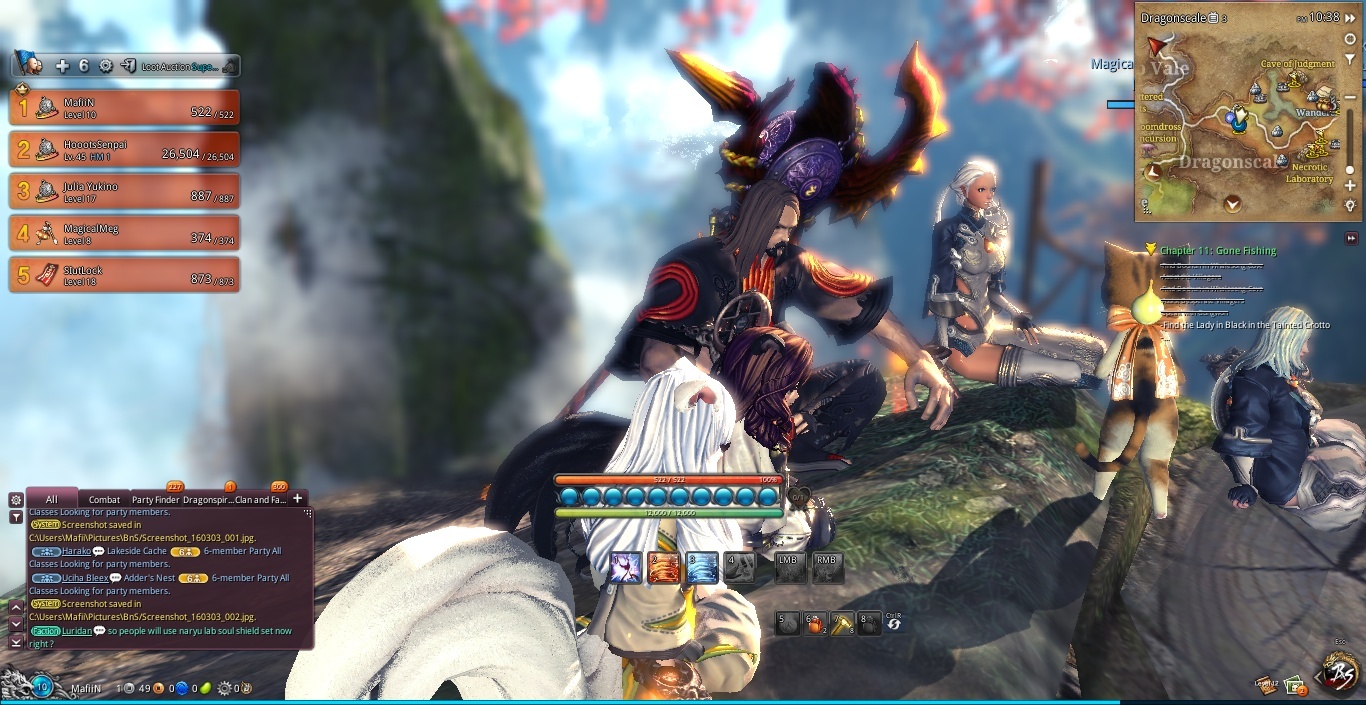Open the Combat chat tab
Screen dimensions: 1366x705
(104, 499)
